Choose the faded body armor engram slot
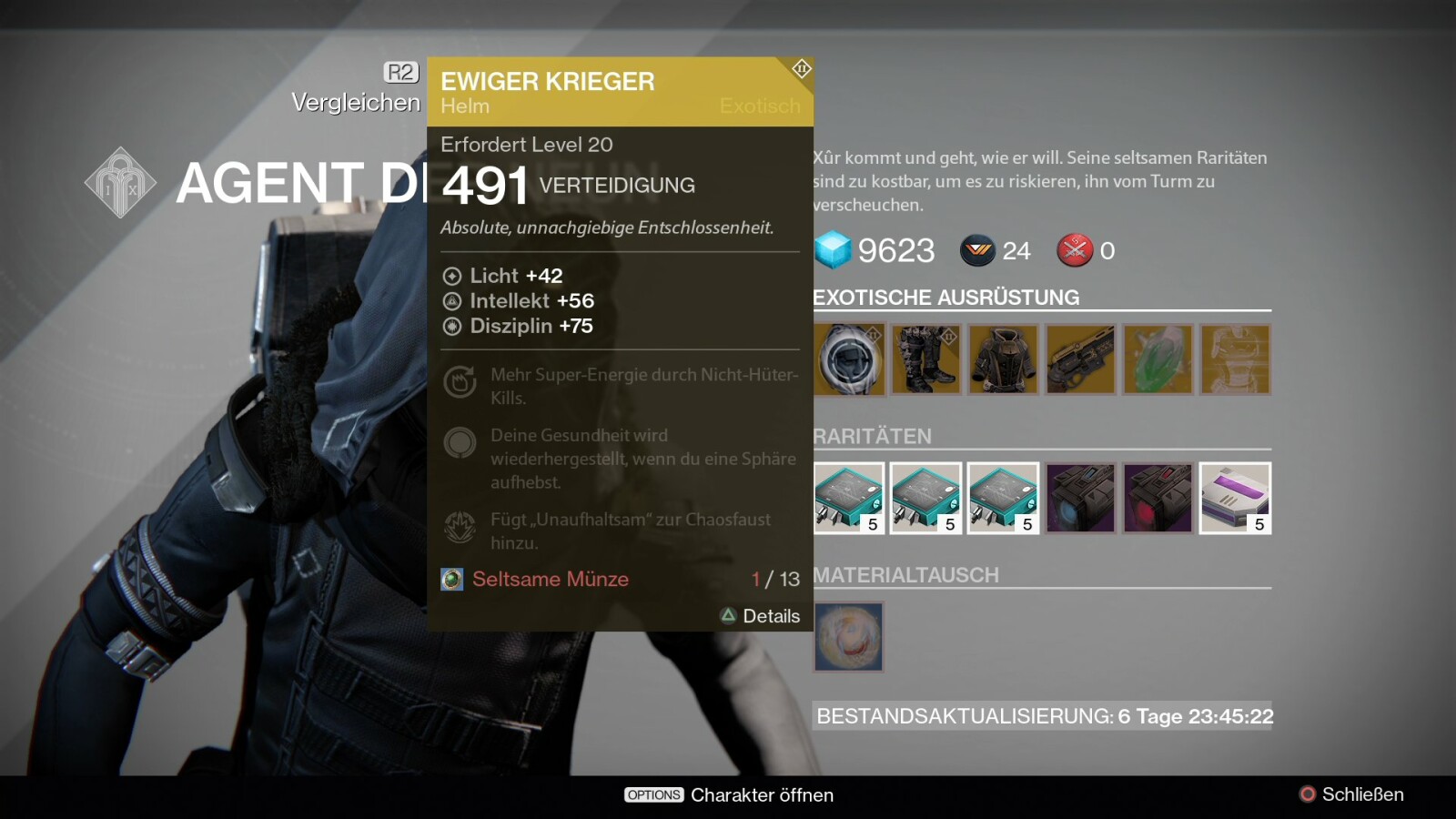This screenshot has height=819, width=1456. [x=1235, y=360]
